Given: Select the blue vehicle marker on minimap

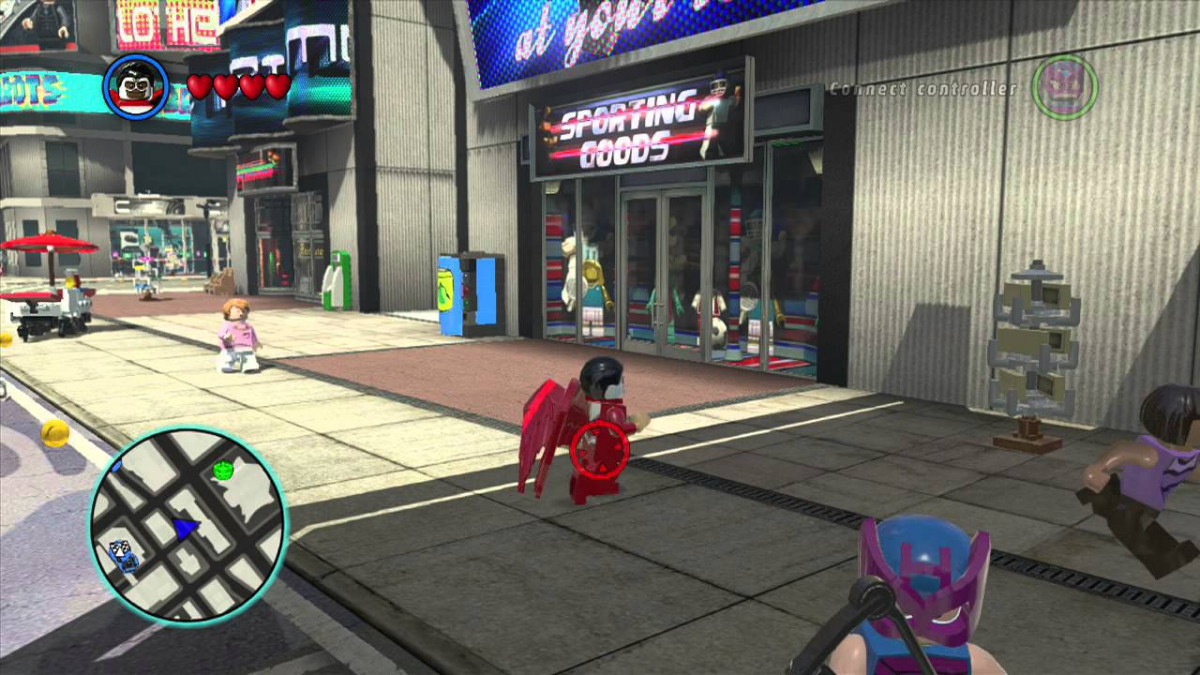Looking at the screenshot, I should [x=124, y=553].
